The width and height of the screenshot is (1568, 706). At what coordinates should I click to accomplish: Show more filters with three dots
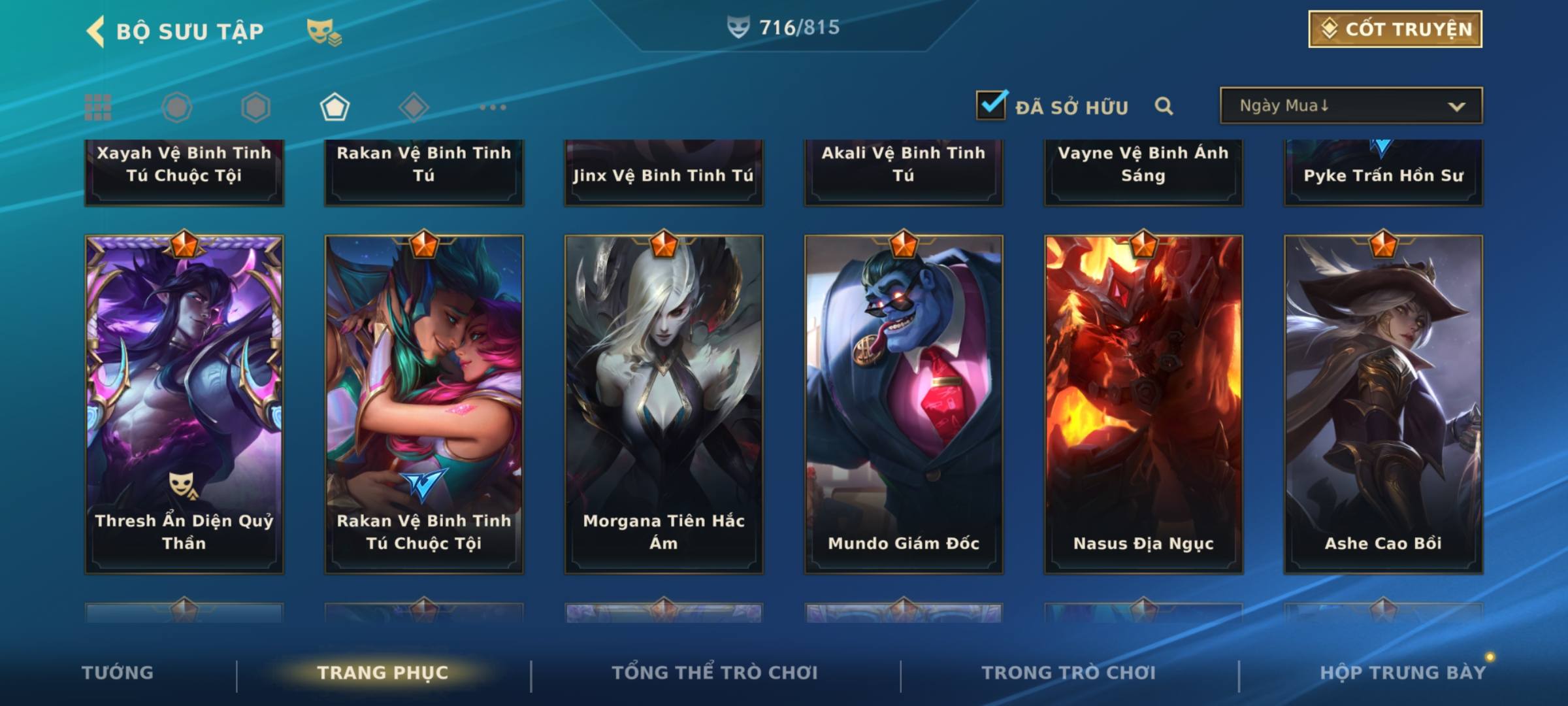tap(493, 107)
